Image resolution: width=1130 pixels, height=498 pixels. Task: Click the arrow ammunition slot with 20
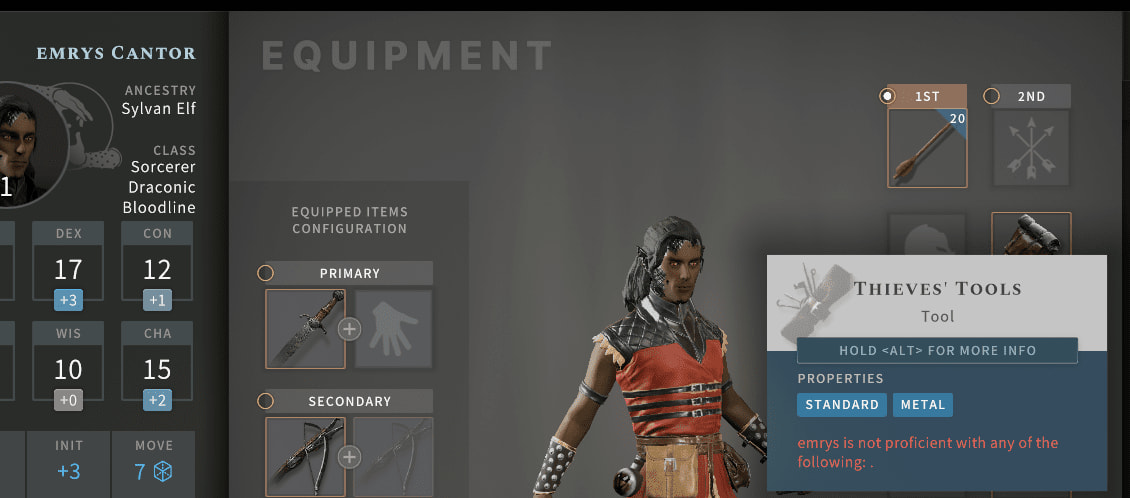point(927,148)
